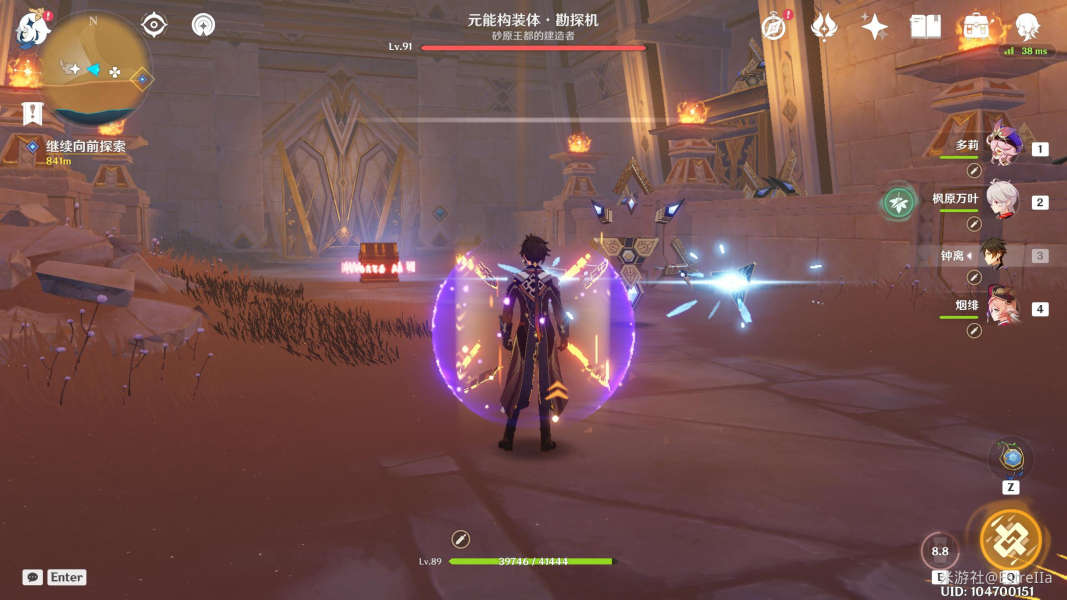This screenshot has height=600, width=1067.
Task: Click the signal wave icon beside the eye
Action: (204, 24)
